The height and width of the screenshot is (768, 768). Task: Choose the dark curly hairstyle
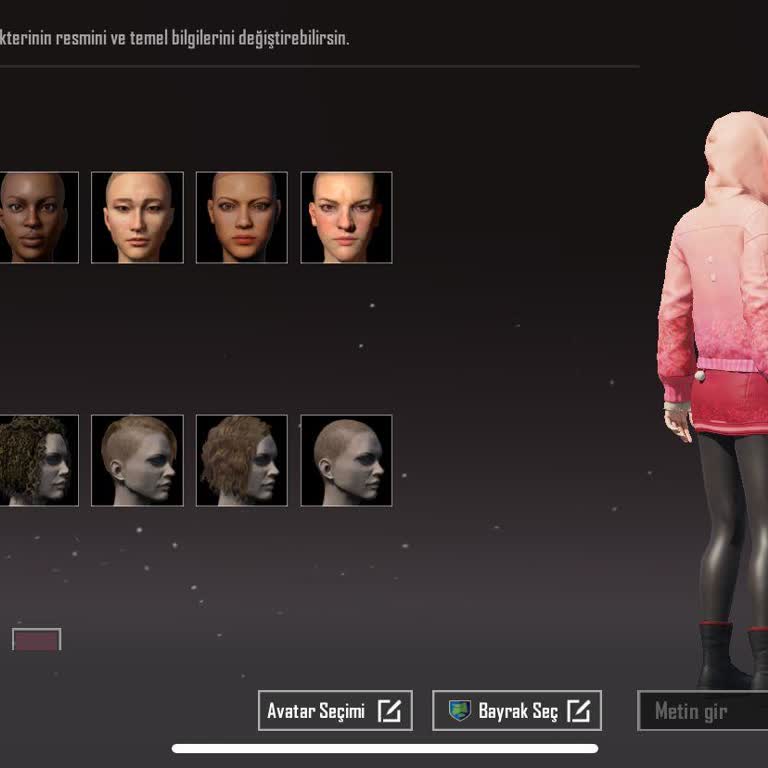38,460
